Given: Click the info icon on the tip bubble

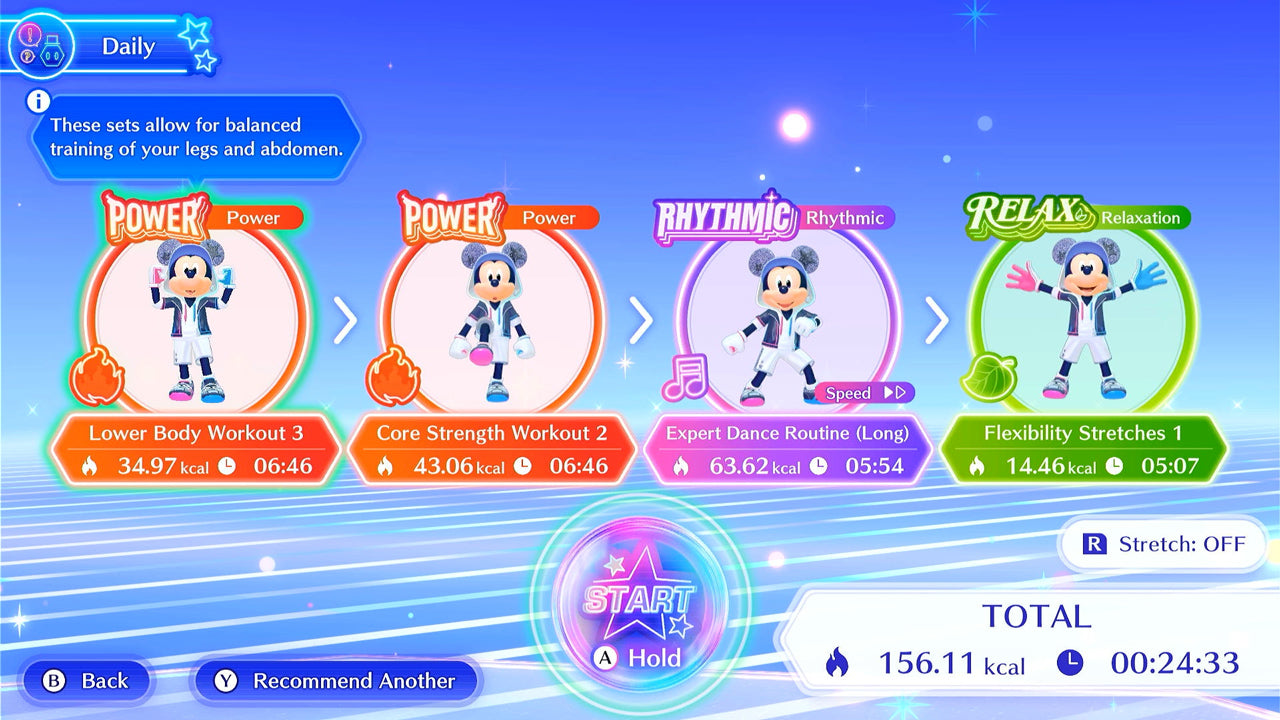Looking at the screenshot, I should [x=39, y=101].
